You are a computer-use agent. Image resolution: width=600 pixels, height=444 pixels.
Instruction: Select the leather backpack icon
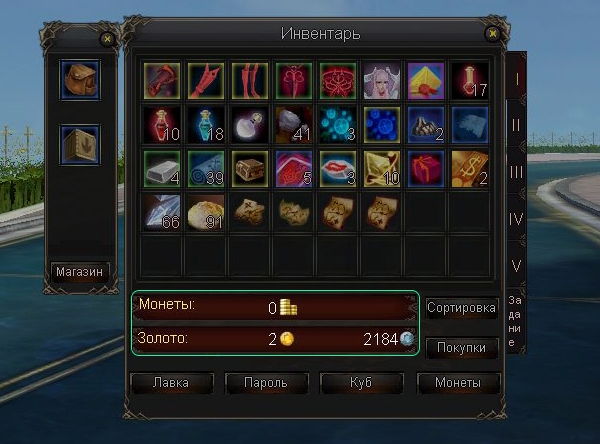coord(80,80)
